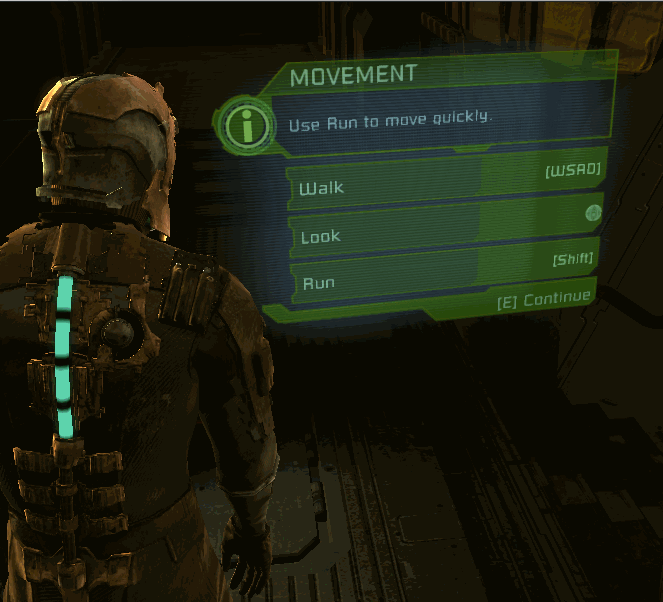
Task: Select the Walk row in the Movement panel
Action: tap(445, 180)
